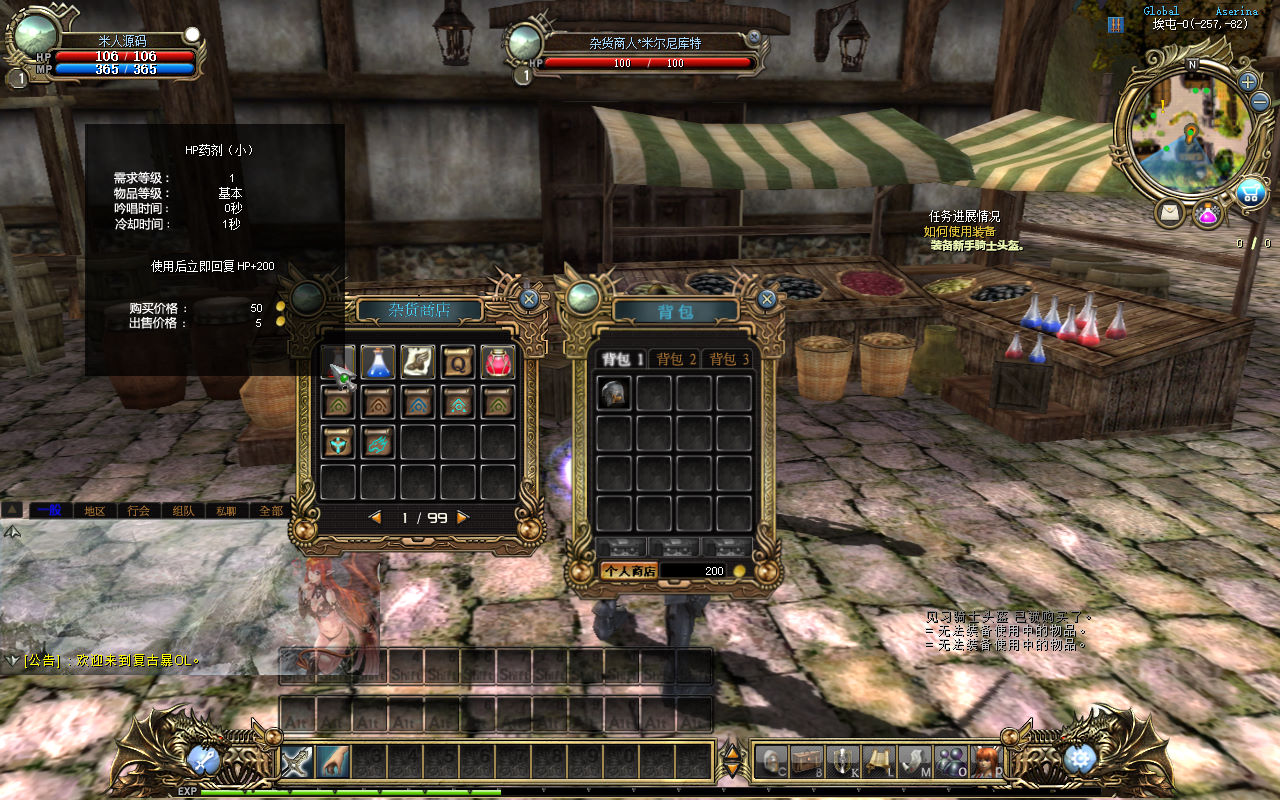
Task: Close the 背包 backpack window
Action: coord(767,298)
